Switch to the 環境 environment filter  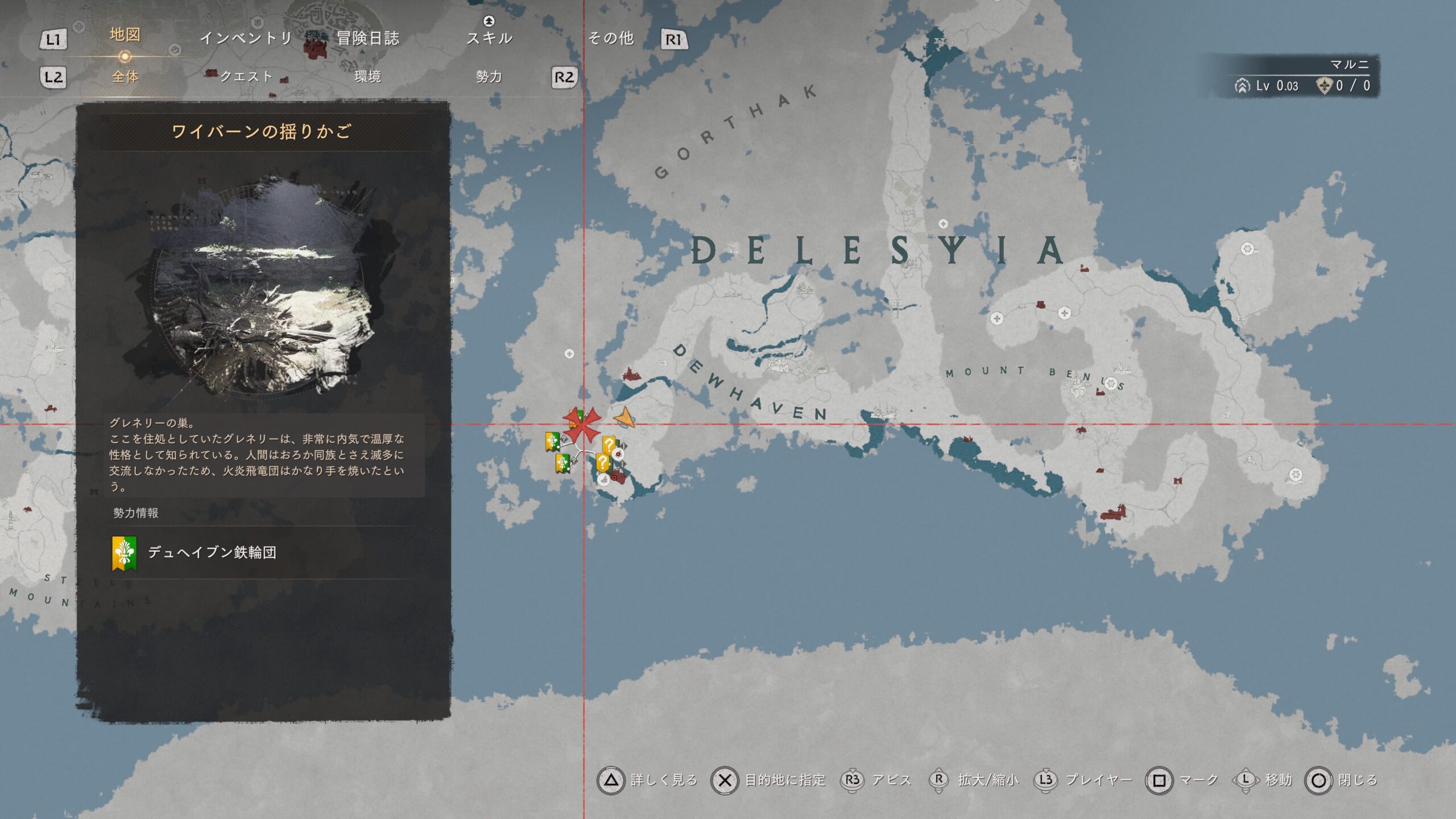pos(367,76)
